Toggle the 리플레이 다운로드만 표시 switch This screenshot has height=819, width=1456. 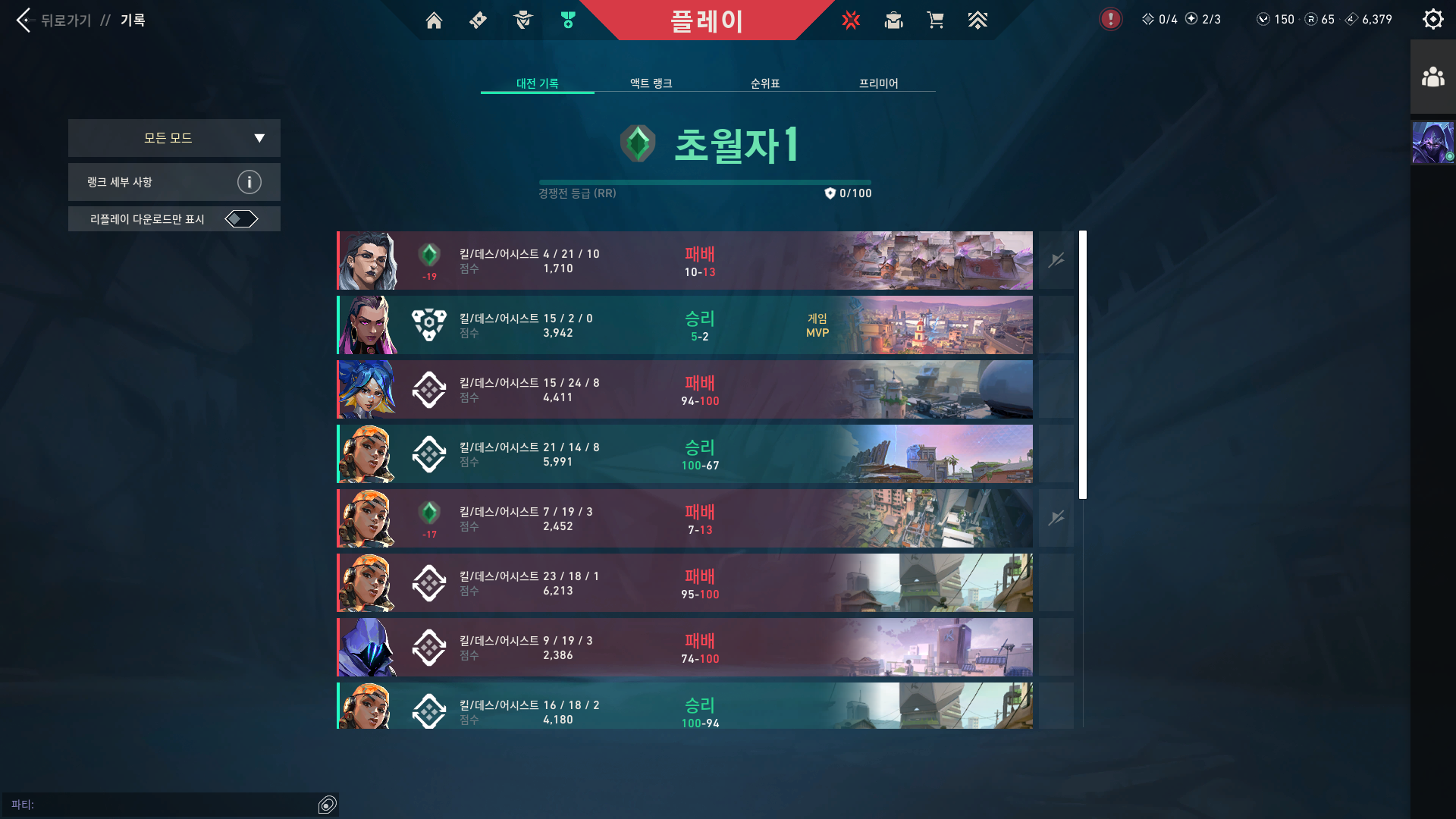point(242,218)
